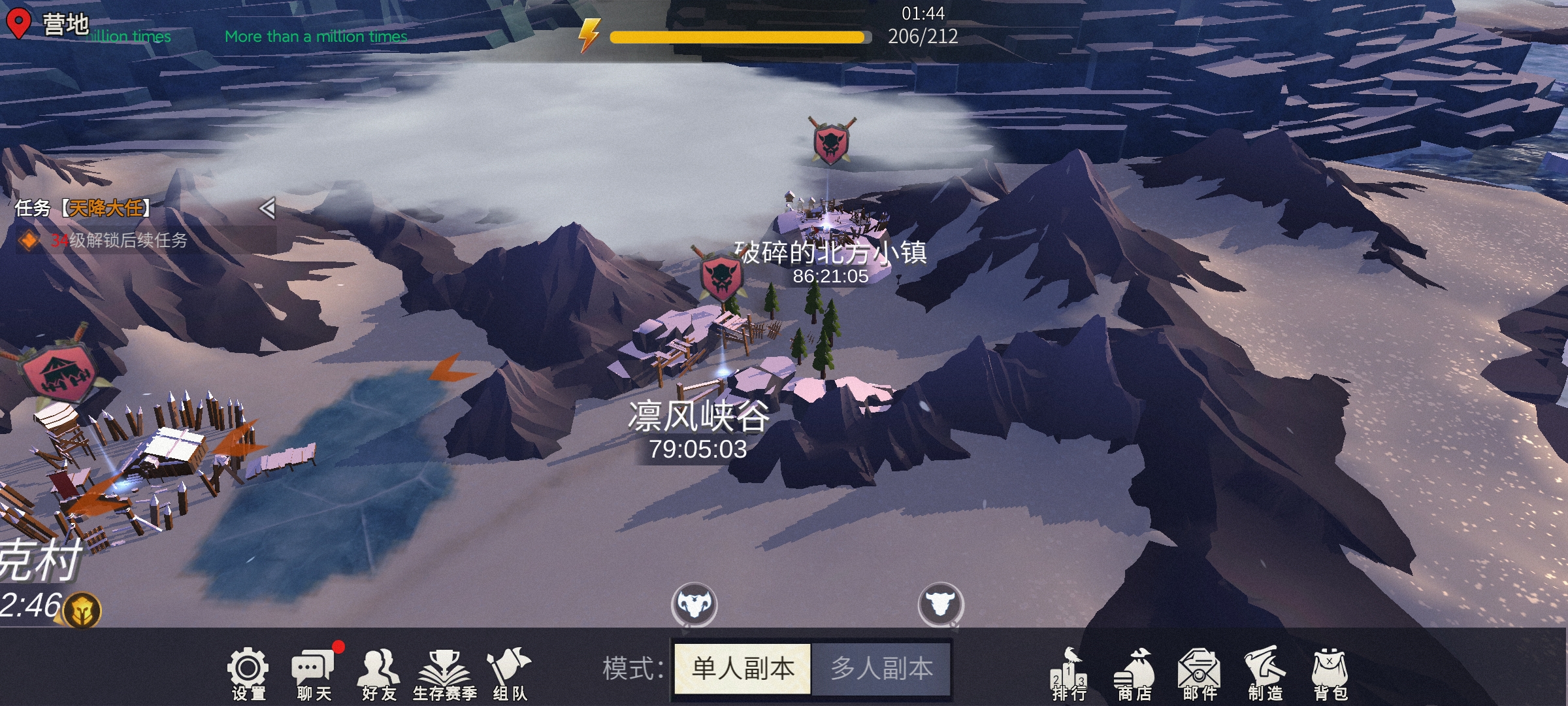Select the wolf head creature icon
The width and height of the screenshot is (1568, 706).
point(694,605)
